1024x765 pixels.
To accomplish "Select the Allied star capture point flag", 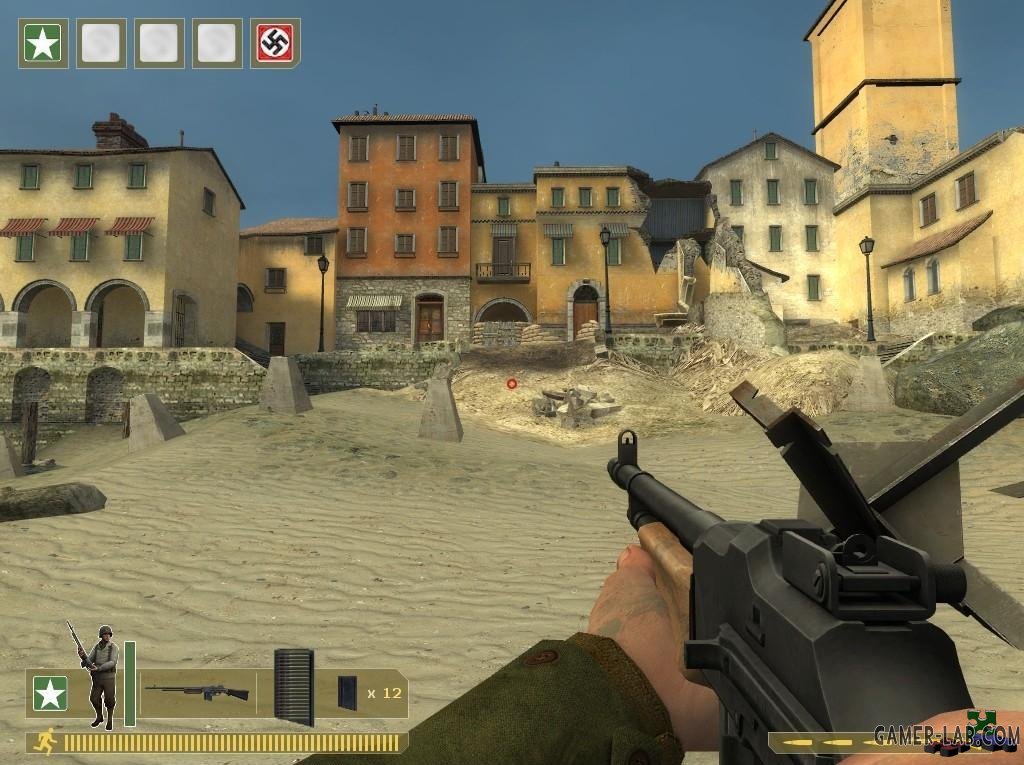I will point(43,44).
